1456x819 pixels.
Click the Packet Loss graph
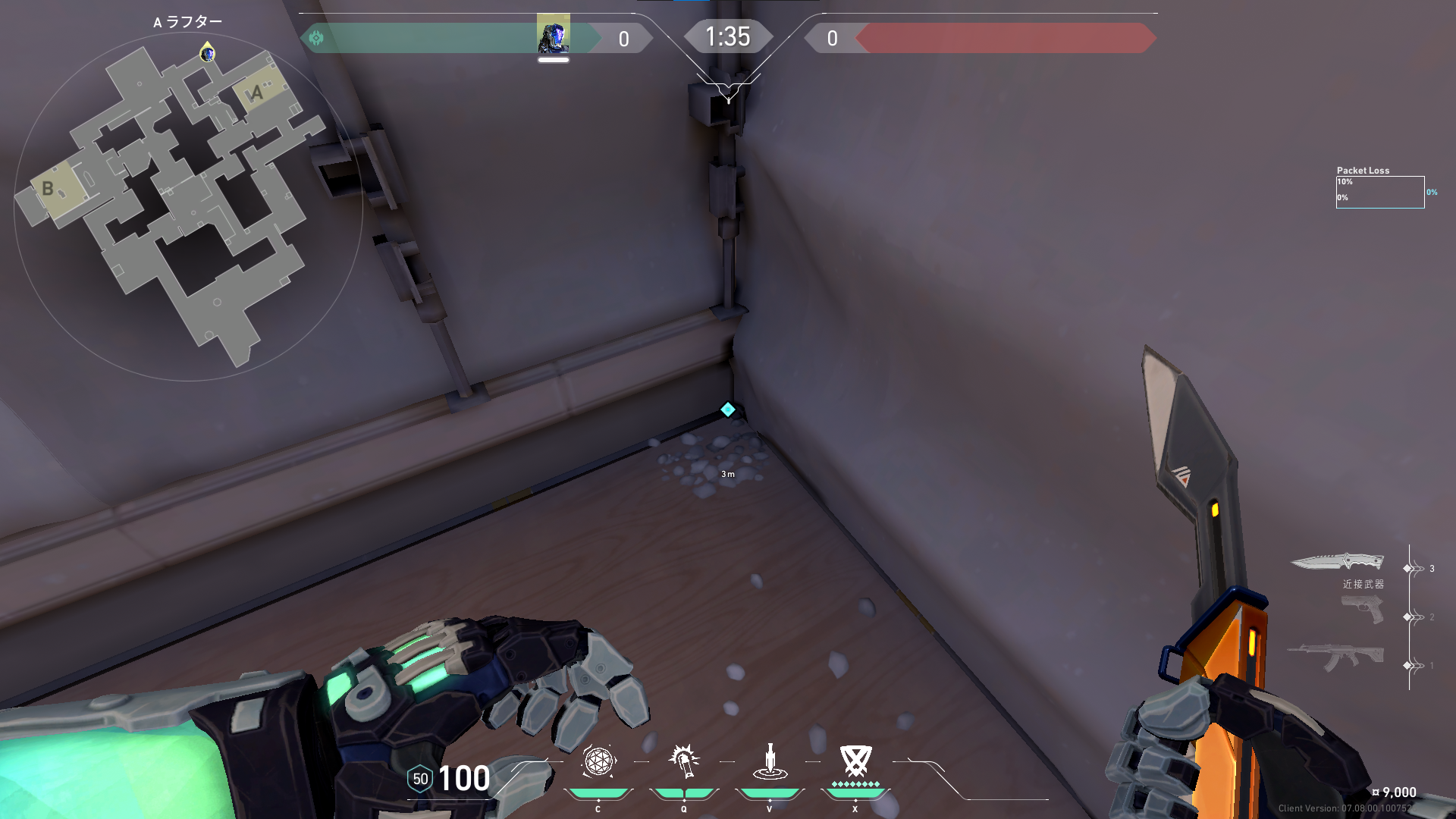pyautogui.click(x=1379, y=192)
